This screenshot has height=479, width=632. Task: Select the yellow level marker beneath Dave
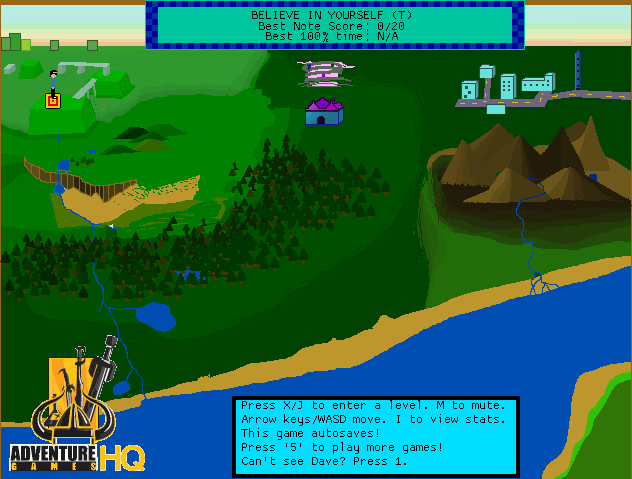coord(53,100)
